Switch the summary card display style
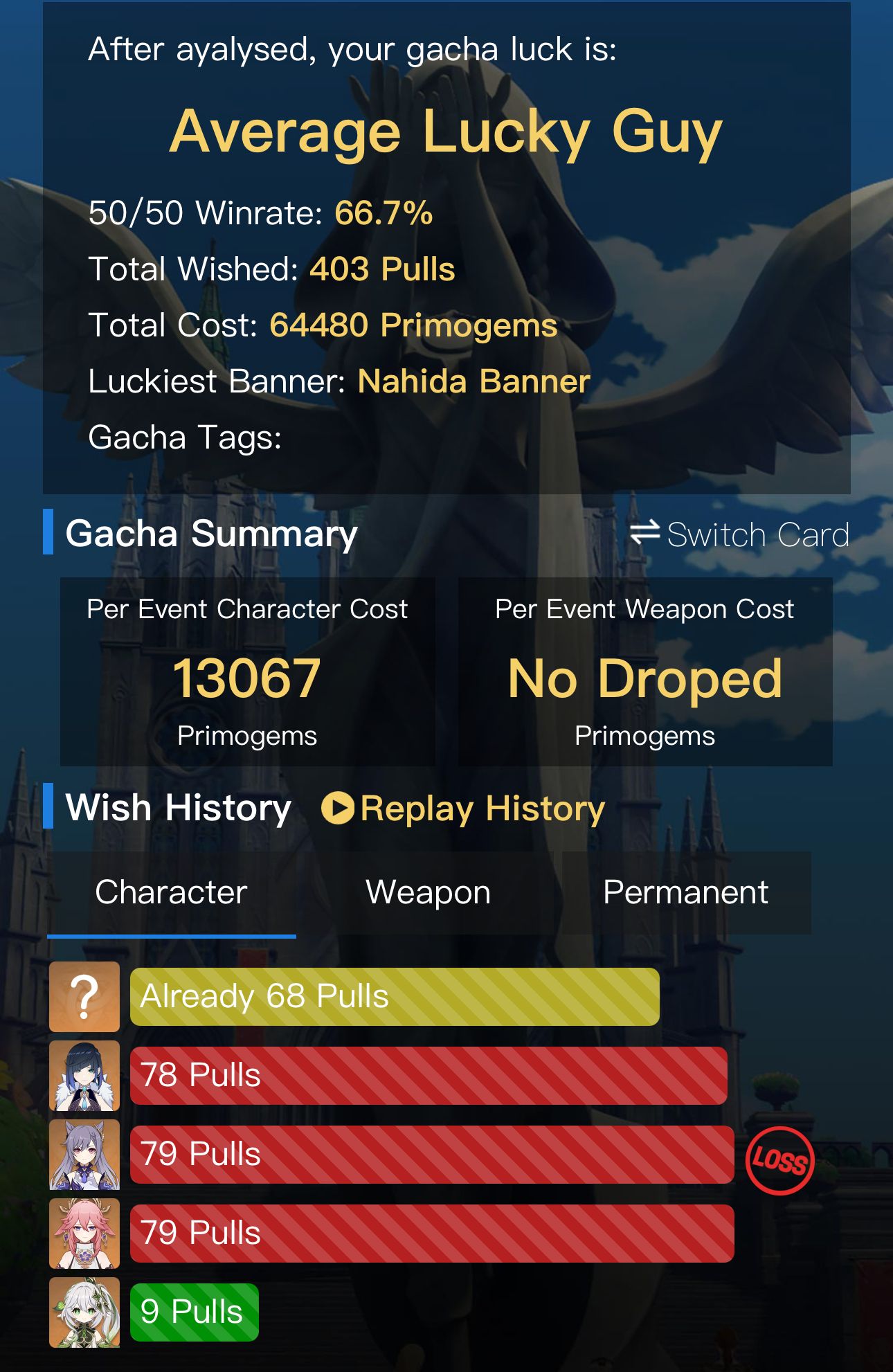 (758, 534)
